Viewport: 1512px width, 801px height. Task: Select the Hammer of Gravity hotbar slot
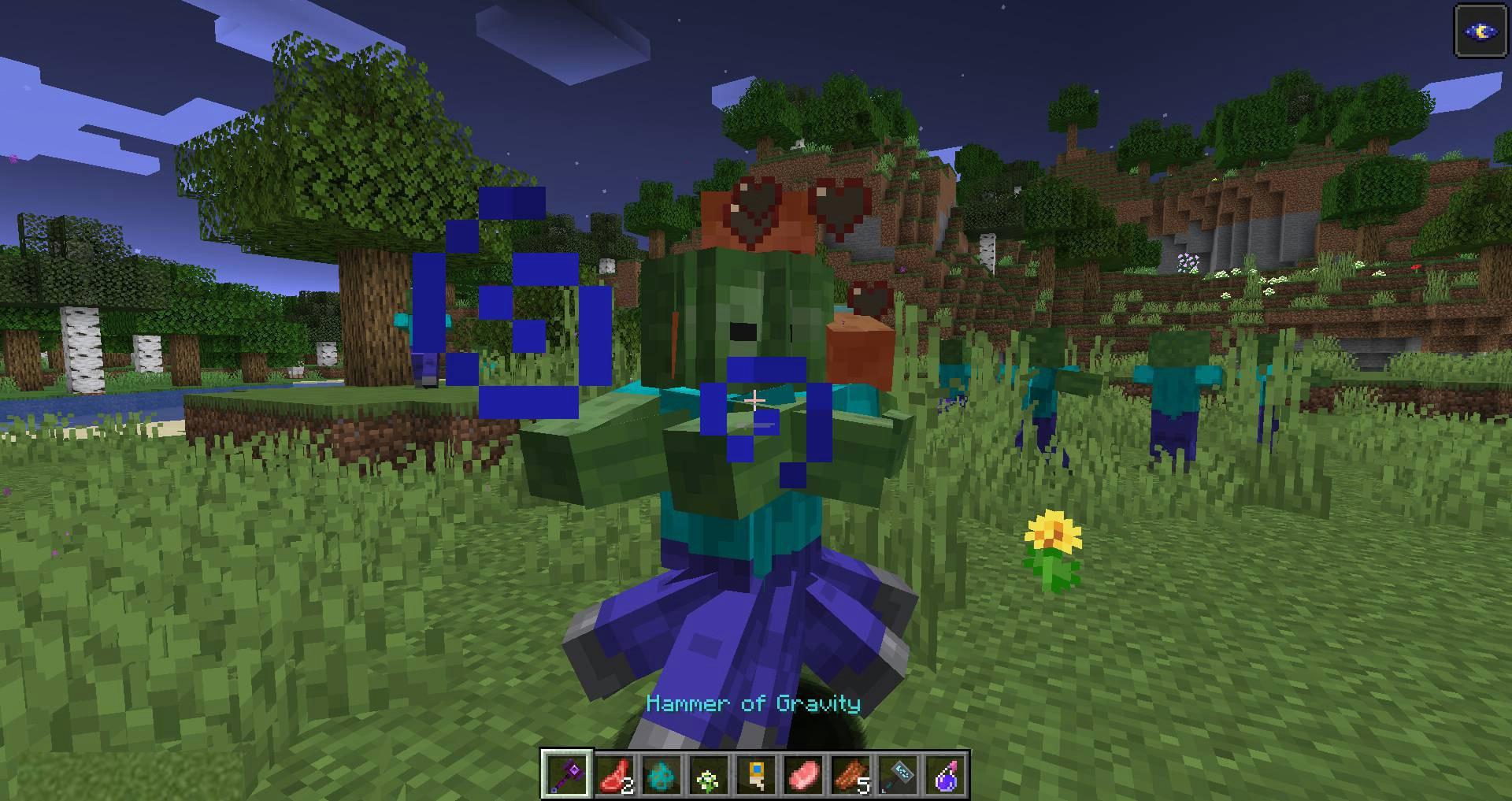(566, 774)
